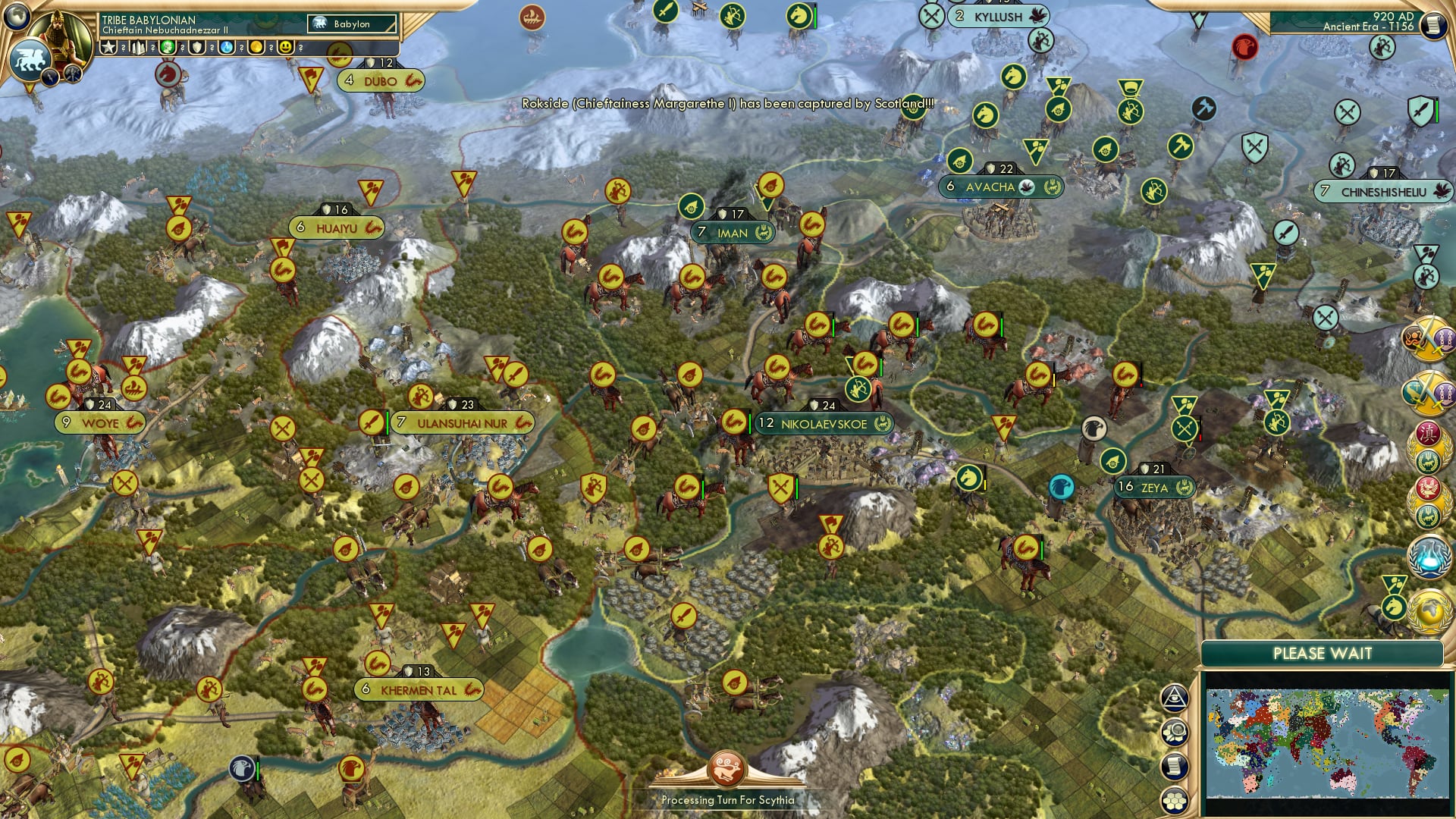Screen dimensions: 1456x819
Task: Click the star score icon in the ribbon
Action: (108, 47)
